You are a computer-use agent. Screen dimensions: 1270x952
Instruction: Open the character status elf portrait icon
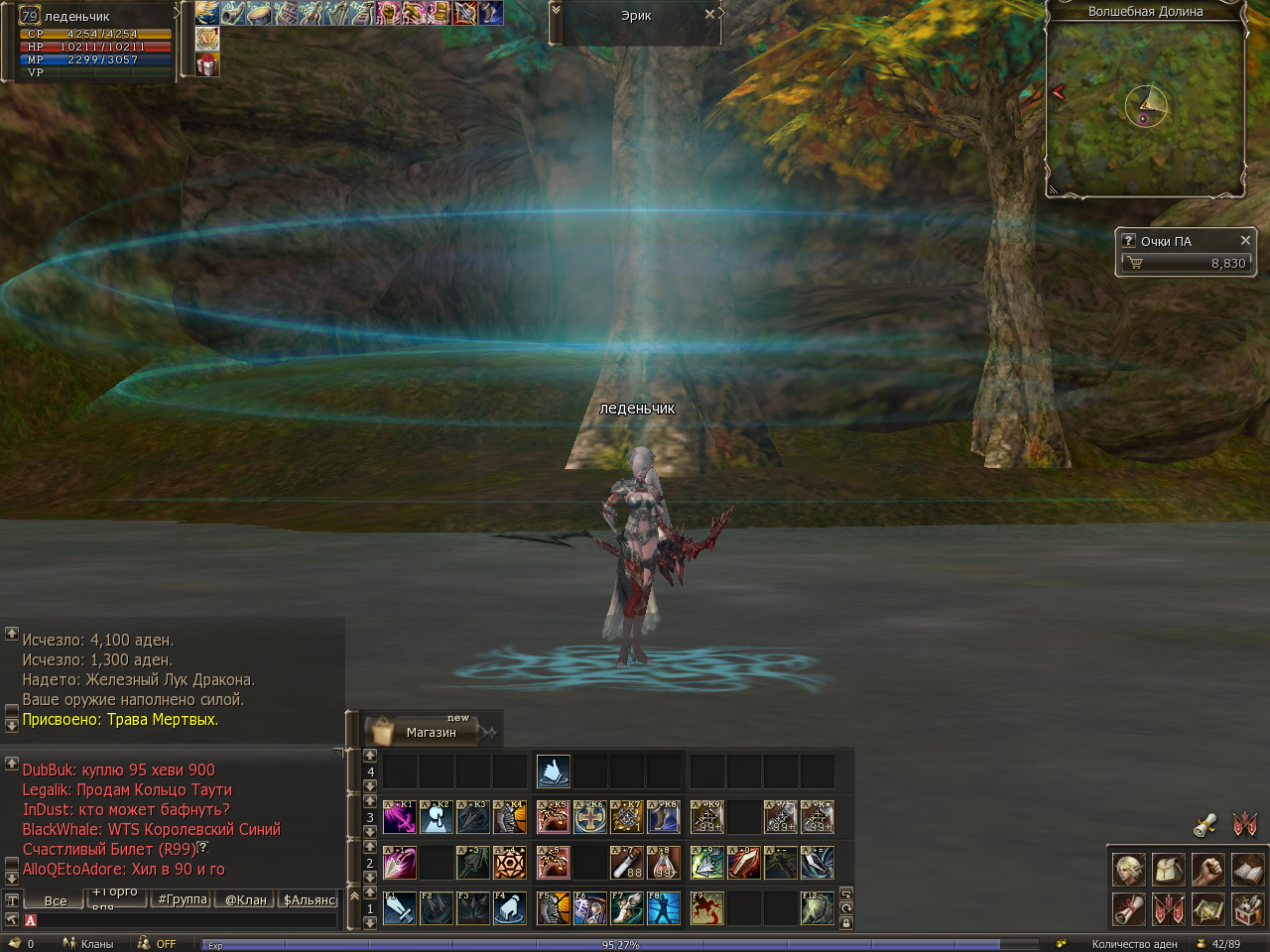click(x=1128, y=869)
